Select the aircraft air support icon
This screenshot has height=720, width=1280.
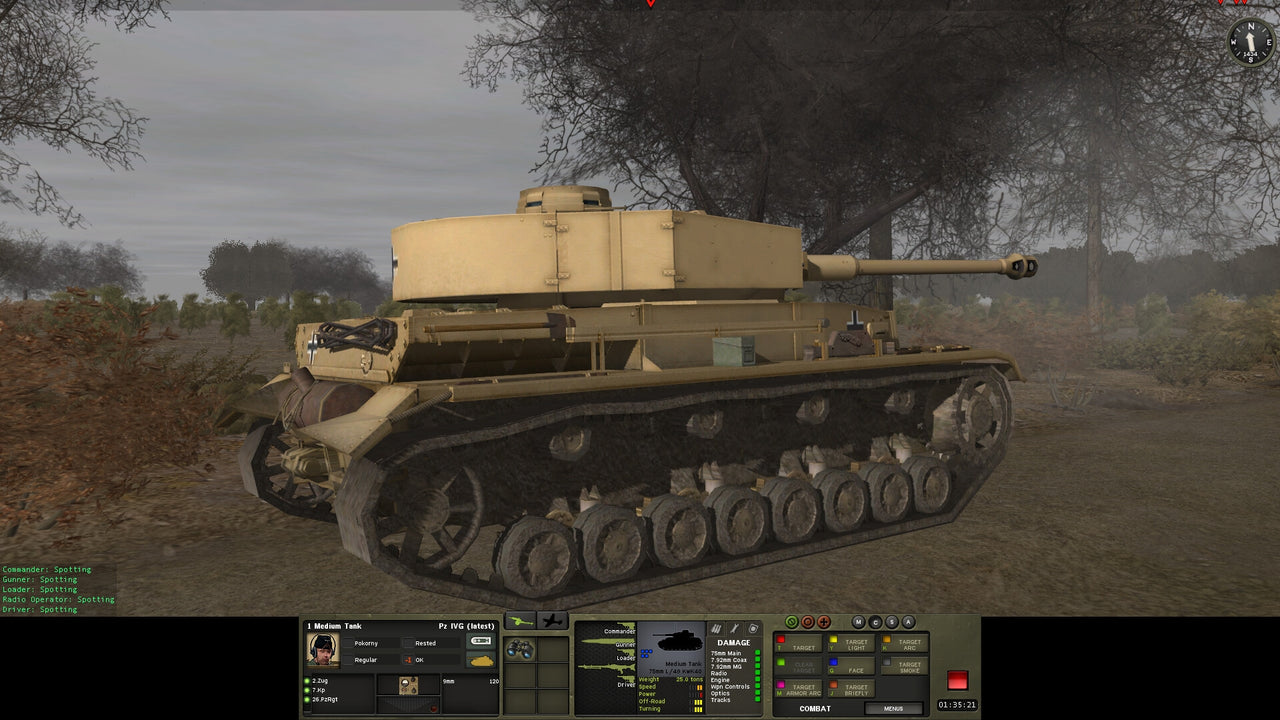click(x=553, y=621)
